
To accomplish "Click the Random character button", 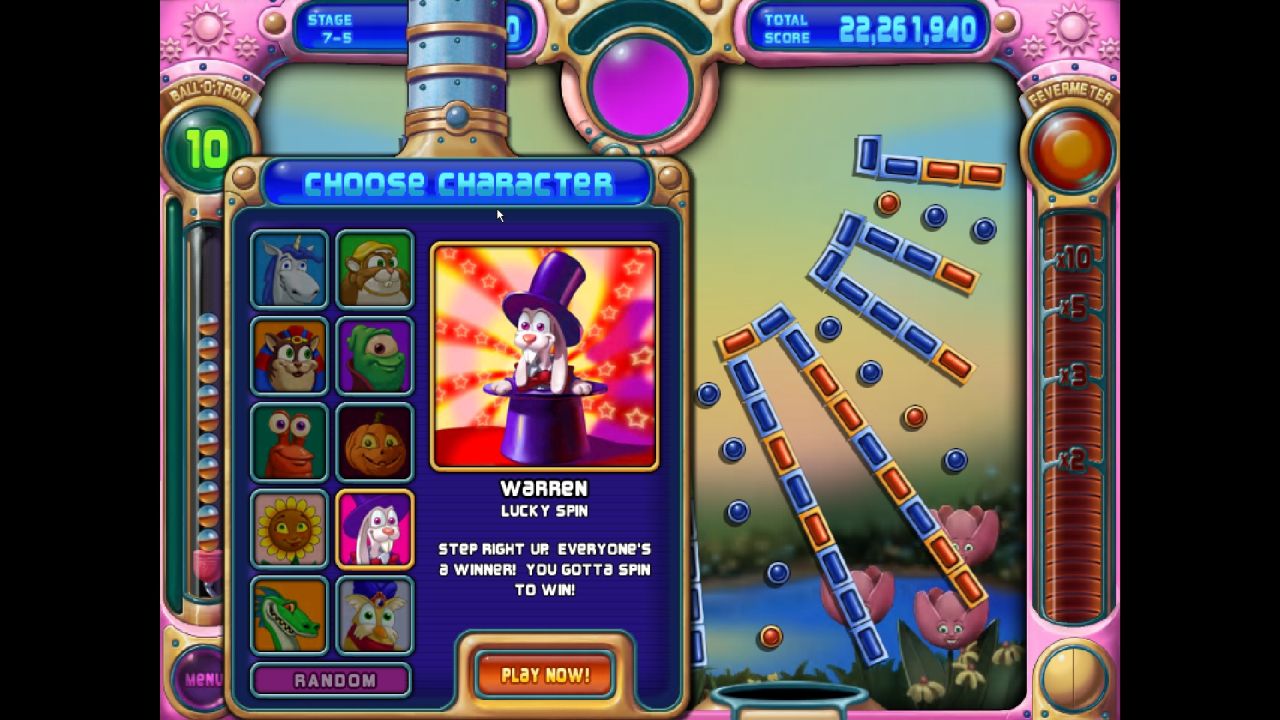I will click(x=330, y=679).
